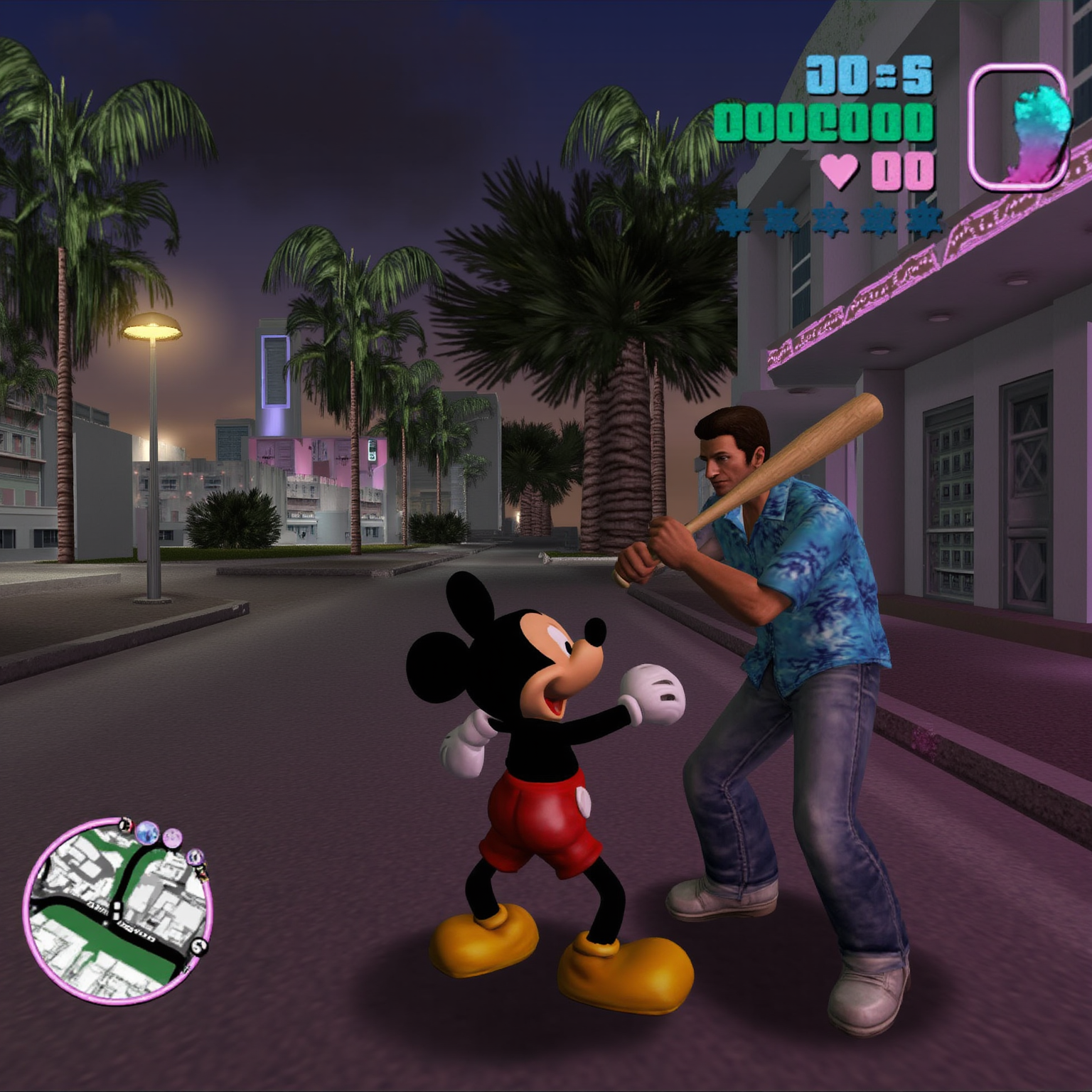
Task: Click the pale pink blip on minimap edge
Action: [x=173, y=838]
